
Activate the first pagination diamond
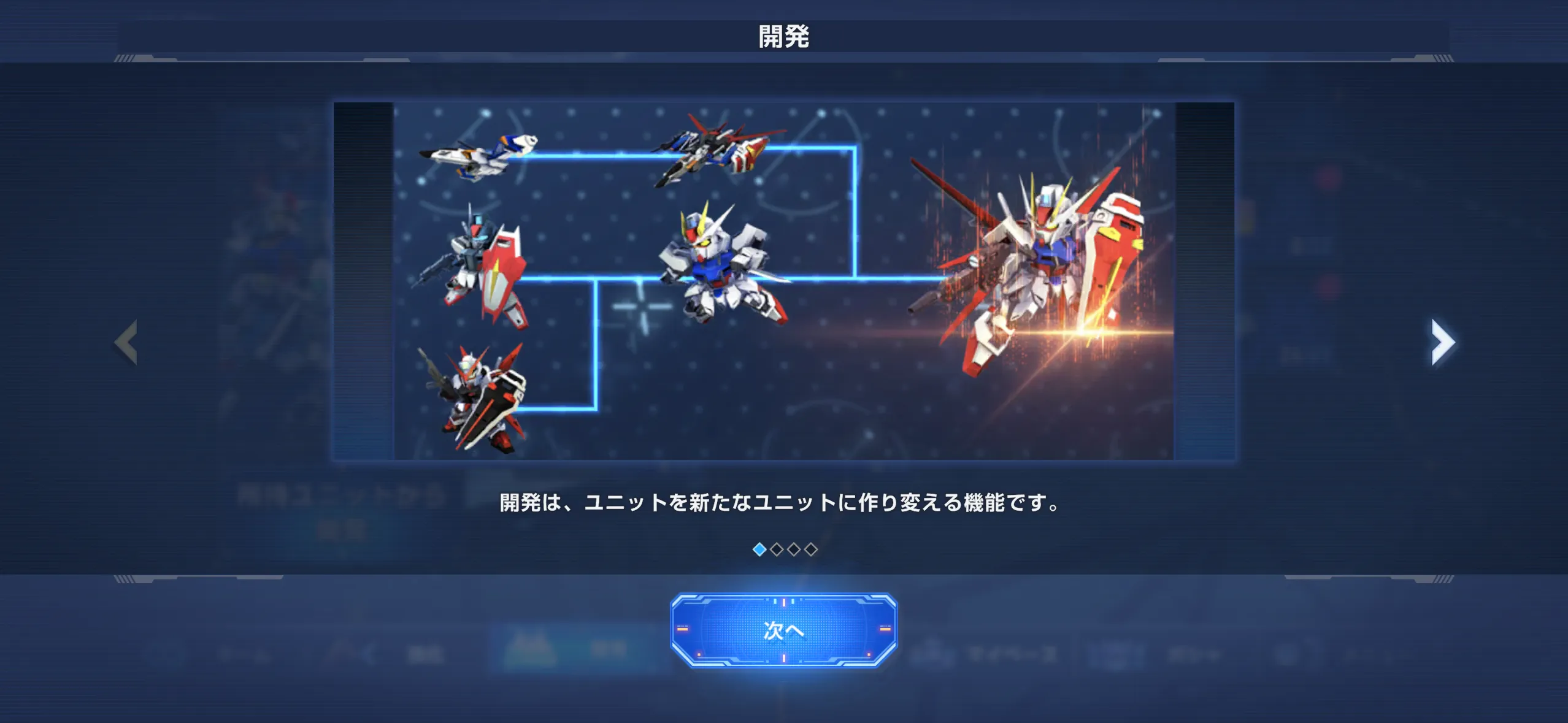tap(759, 549)
